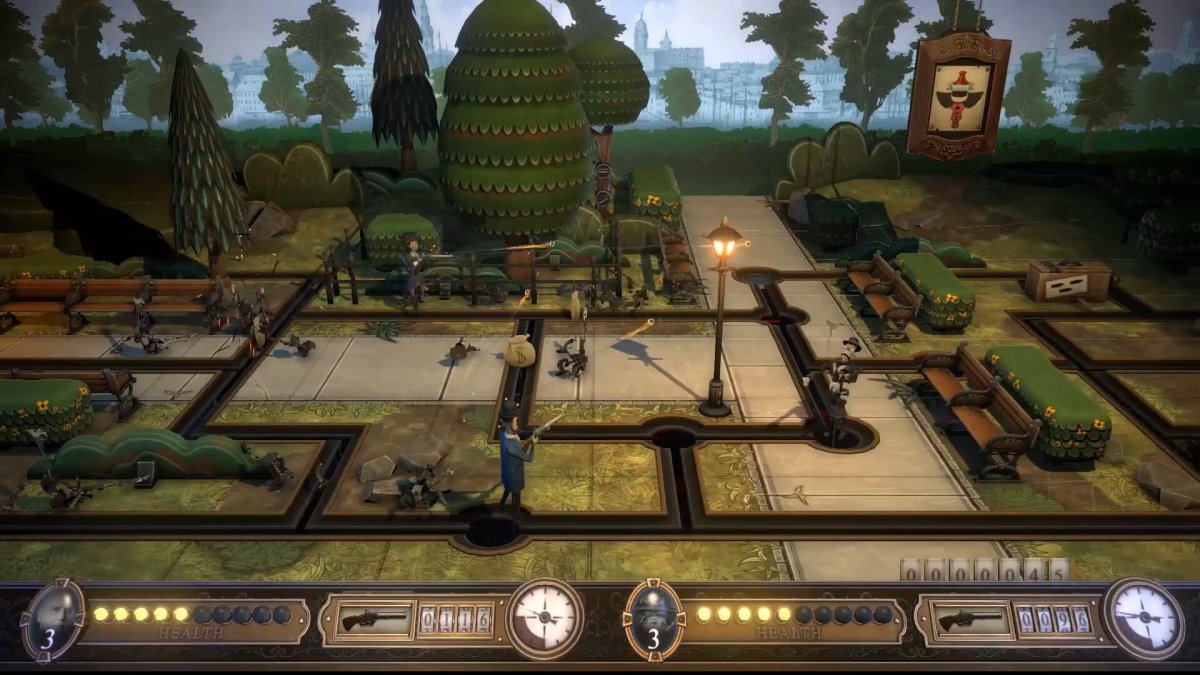The width and height of the screenshot is (1200, 675).
Task: Select the bald man player portrait
Action: click(x=53, y=615)
